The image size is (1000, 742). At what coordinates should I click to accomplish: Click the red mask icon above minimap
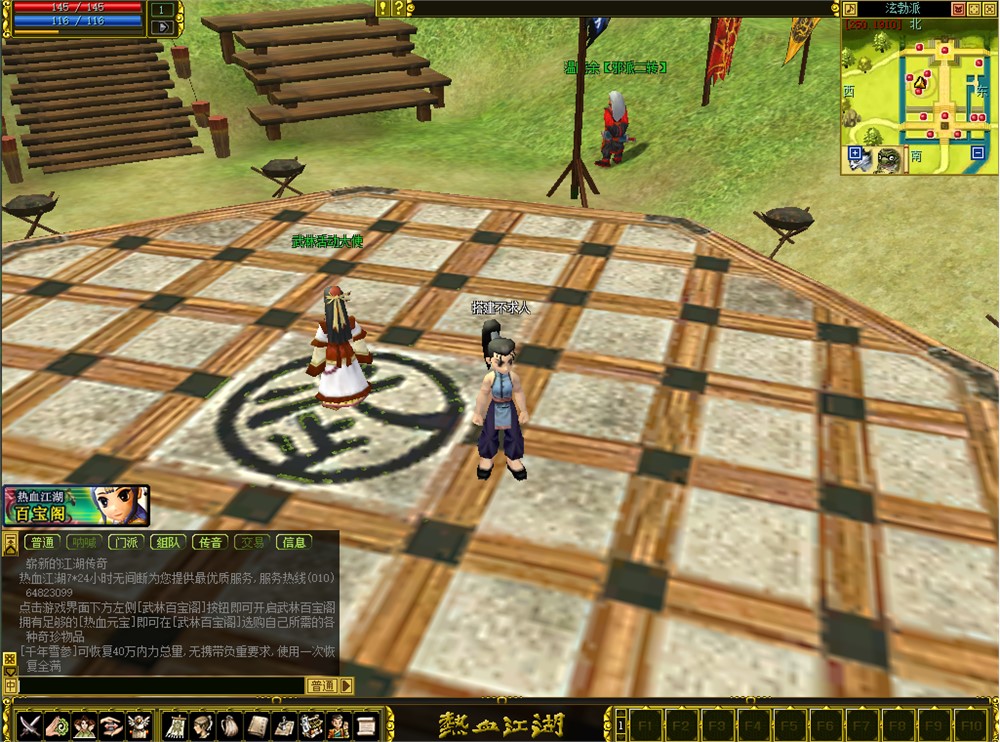pos(958,9)
